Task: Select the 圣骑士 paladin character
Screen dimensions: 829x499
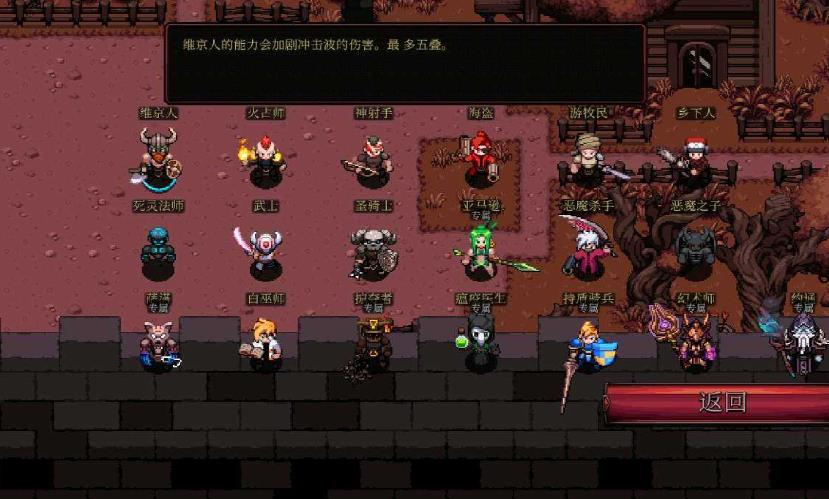Action: pyautogui.click(x=372, y=252)
